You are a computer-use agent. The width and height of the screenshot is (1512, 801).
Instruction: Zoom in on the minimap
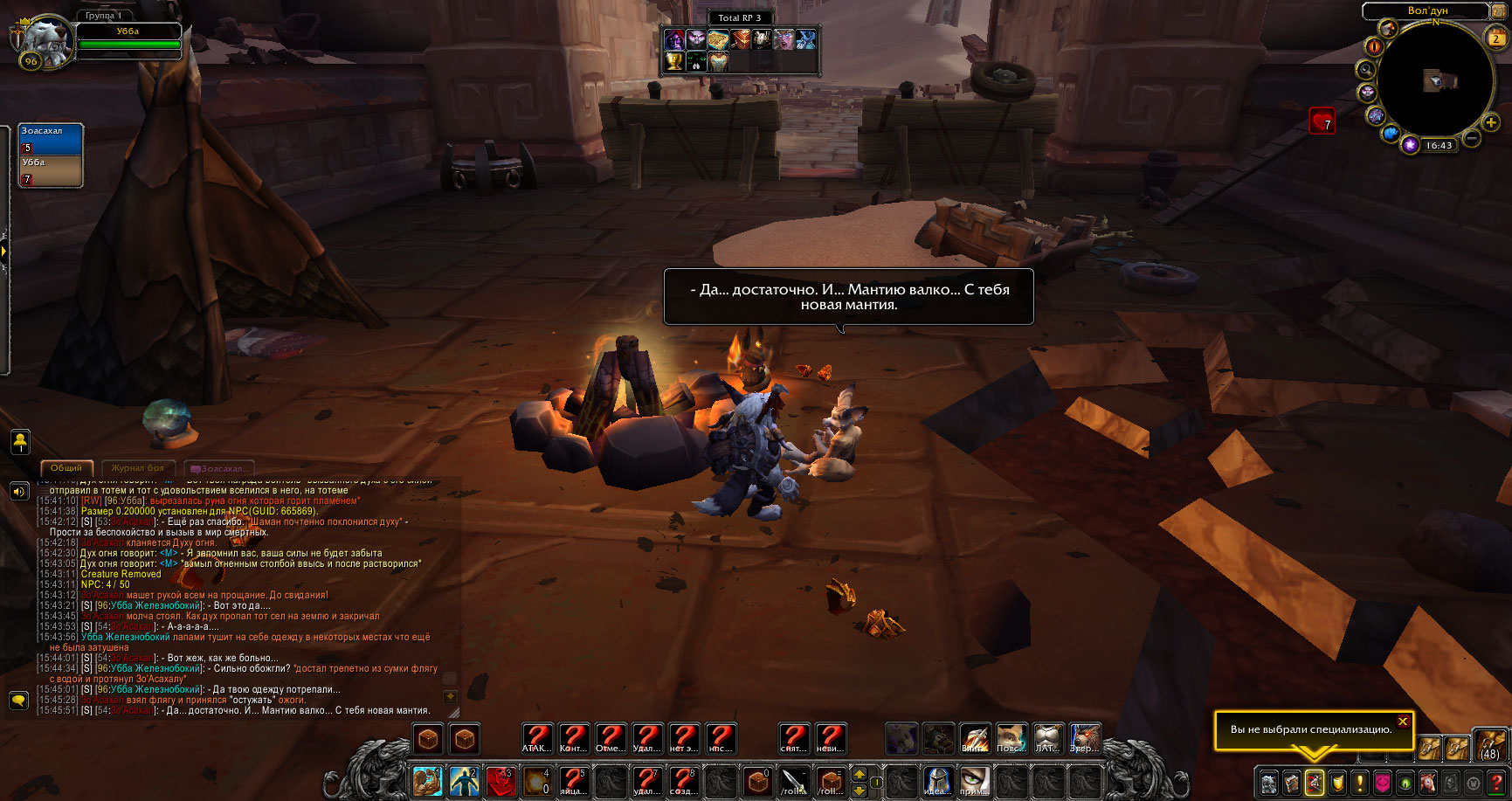click(1491, 123)
